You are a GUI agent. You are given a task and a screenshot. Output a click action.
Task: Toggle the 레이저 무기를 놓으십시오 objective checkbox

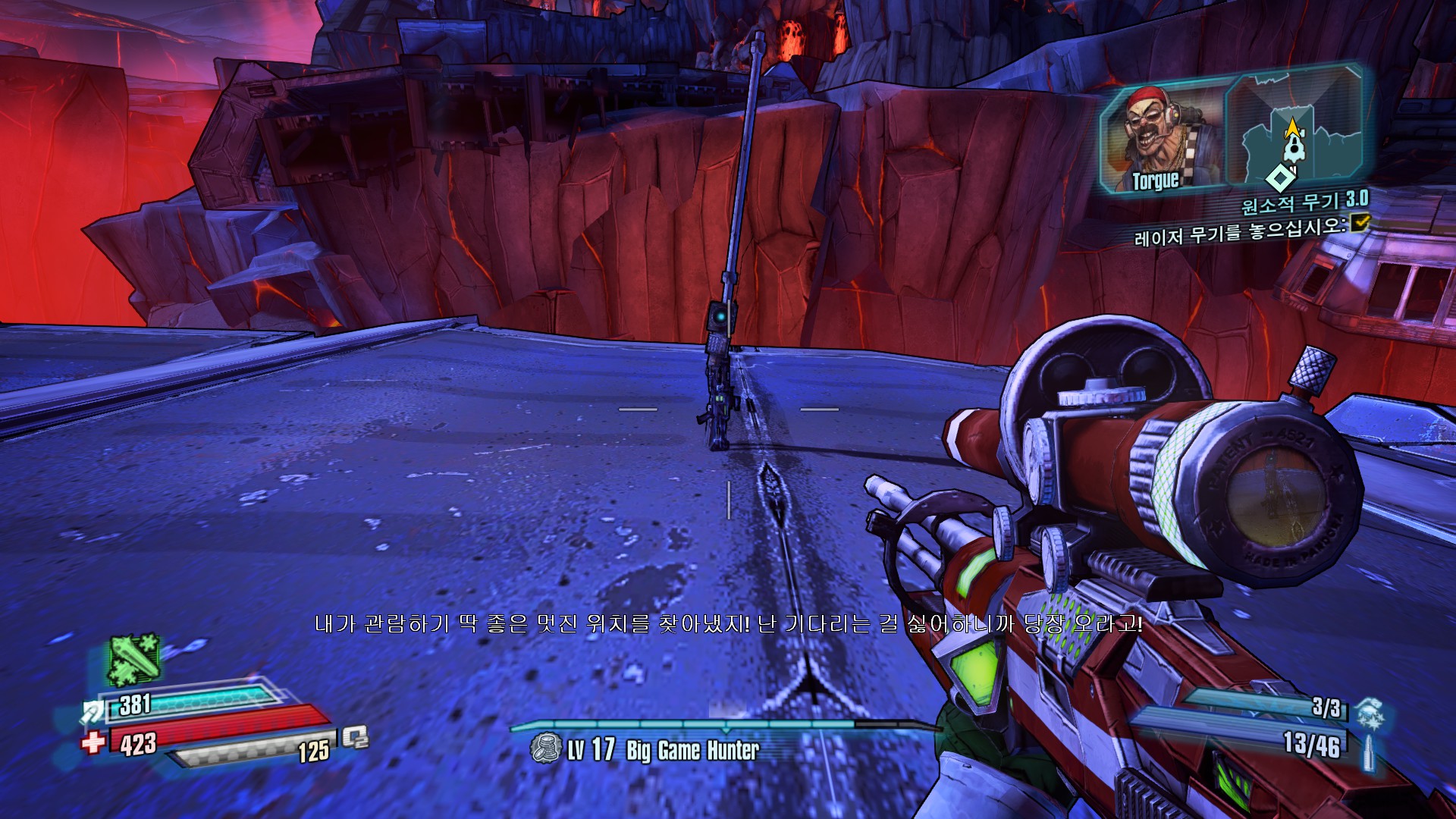(x=1361, y=221)
